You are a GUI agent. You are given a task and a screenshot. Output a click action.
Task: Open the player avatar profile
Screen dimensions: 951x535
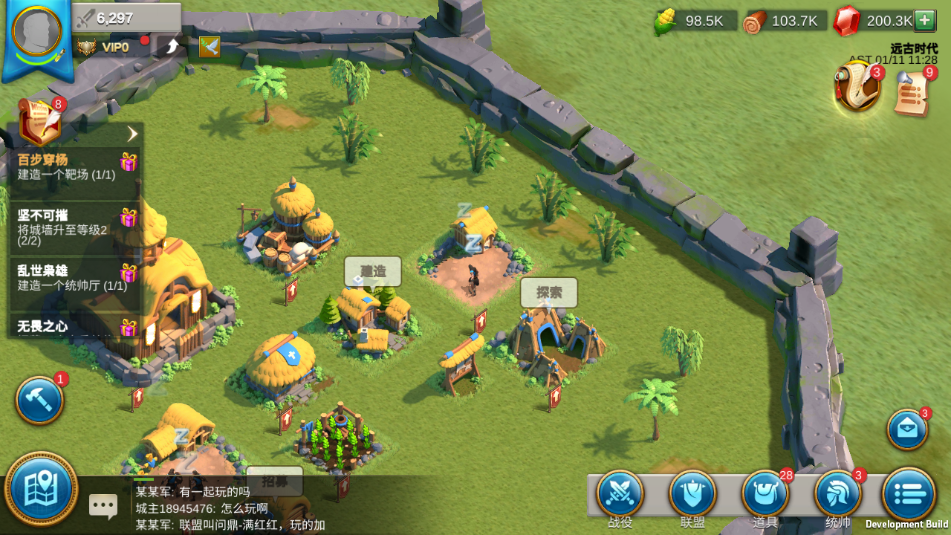tap(37, 31)
